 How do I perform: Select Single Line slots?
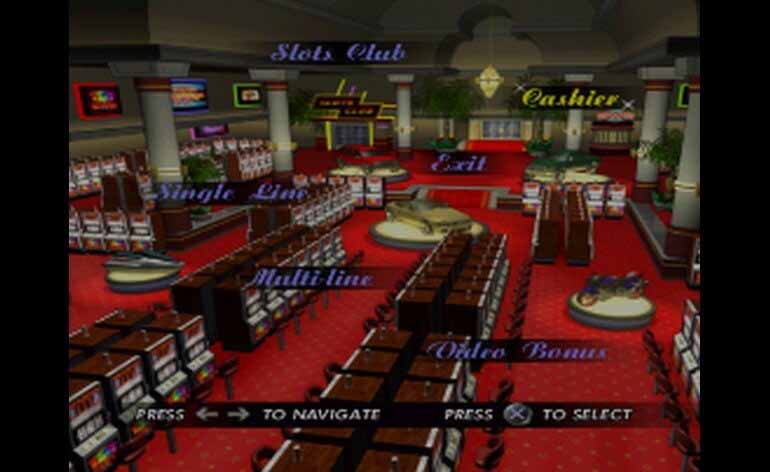(219, 192)
